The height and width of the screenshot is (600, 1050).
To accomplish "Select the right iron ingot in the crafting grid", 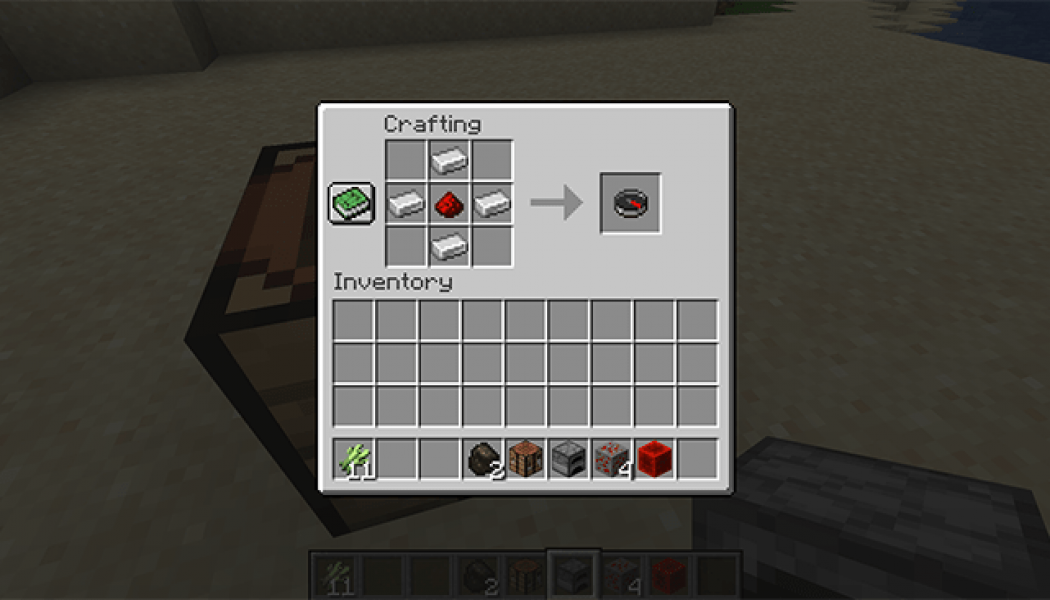I will point(492,204).
